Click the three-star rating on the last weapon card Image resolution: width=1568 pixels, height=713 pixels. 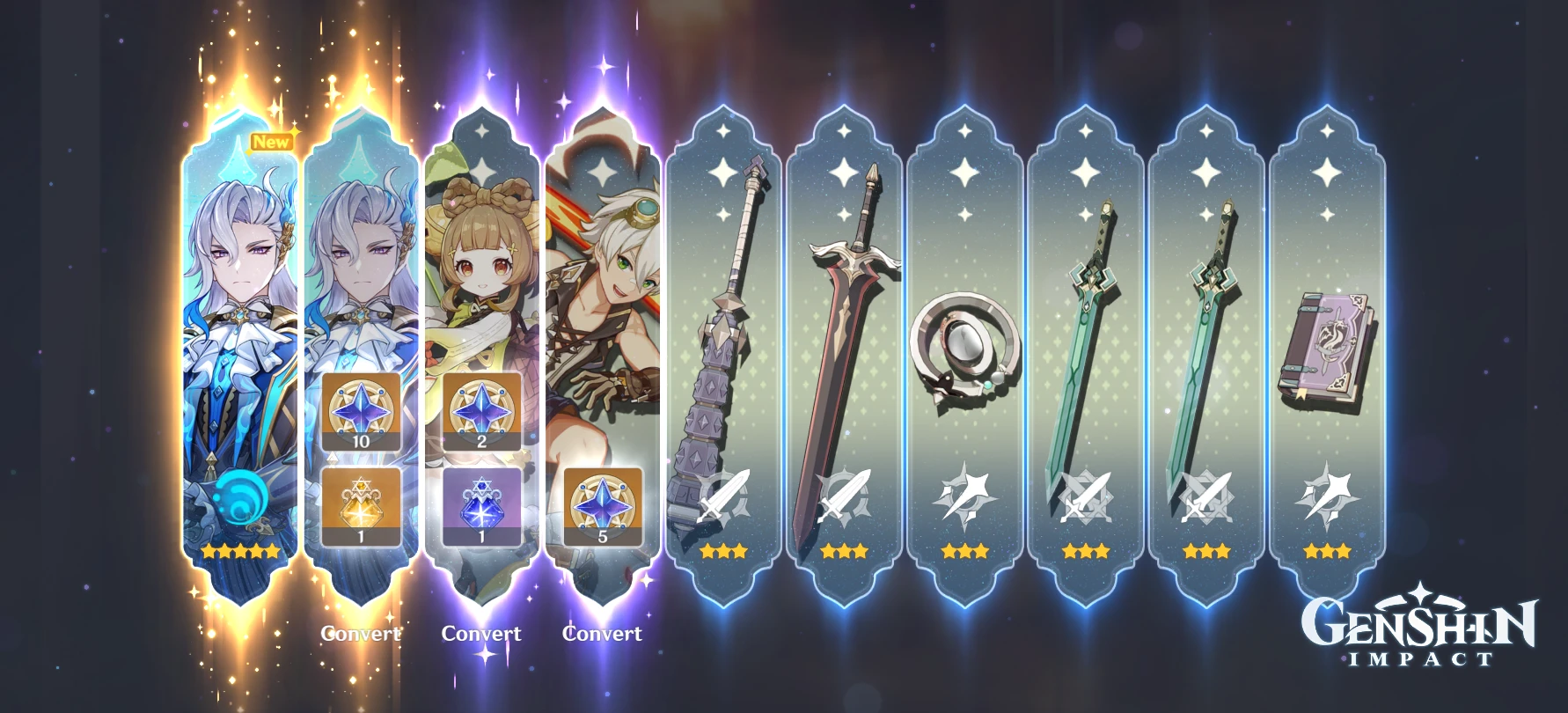1327,552
